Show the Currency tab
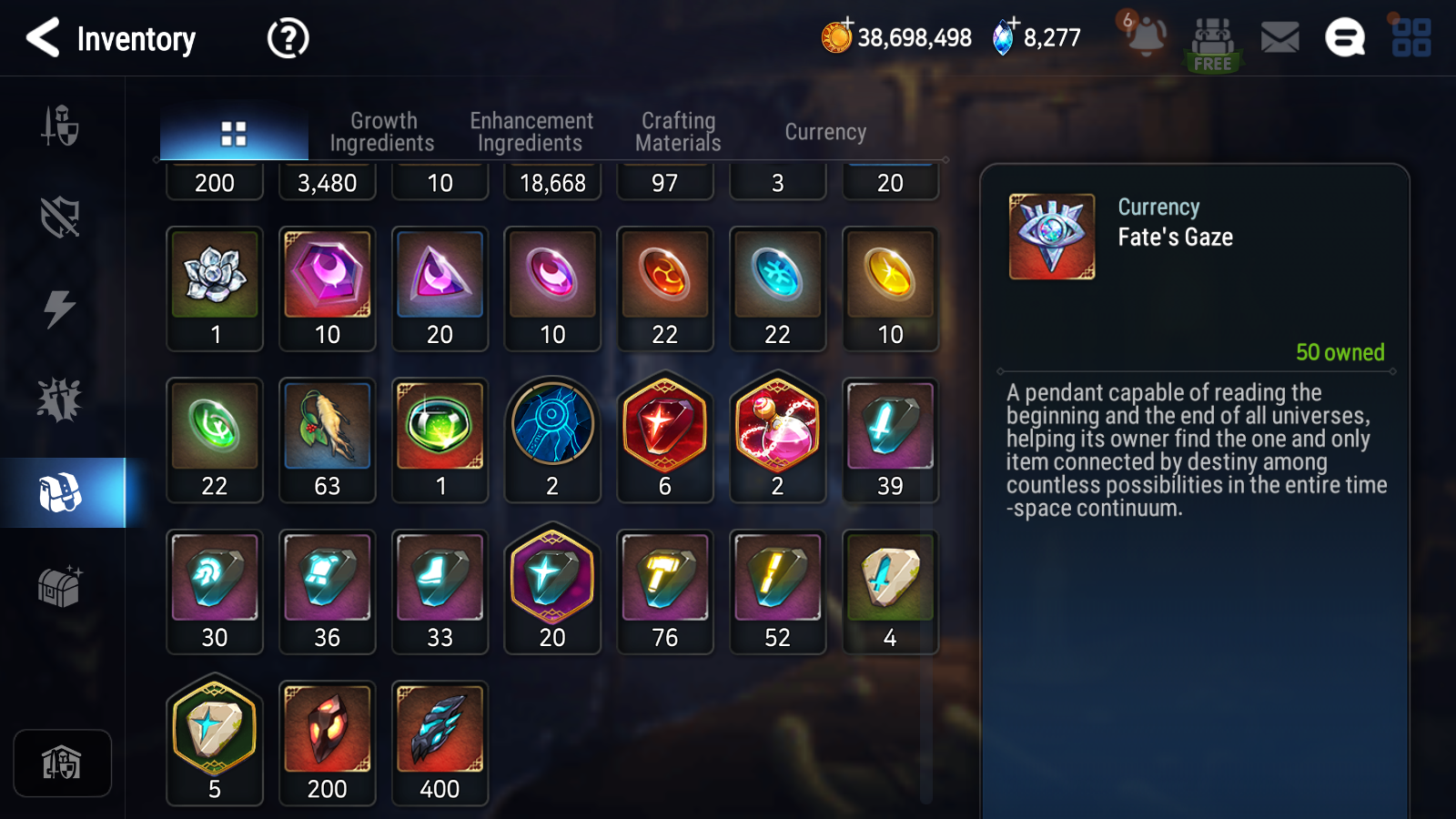 tap(825, 132)
